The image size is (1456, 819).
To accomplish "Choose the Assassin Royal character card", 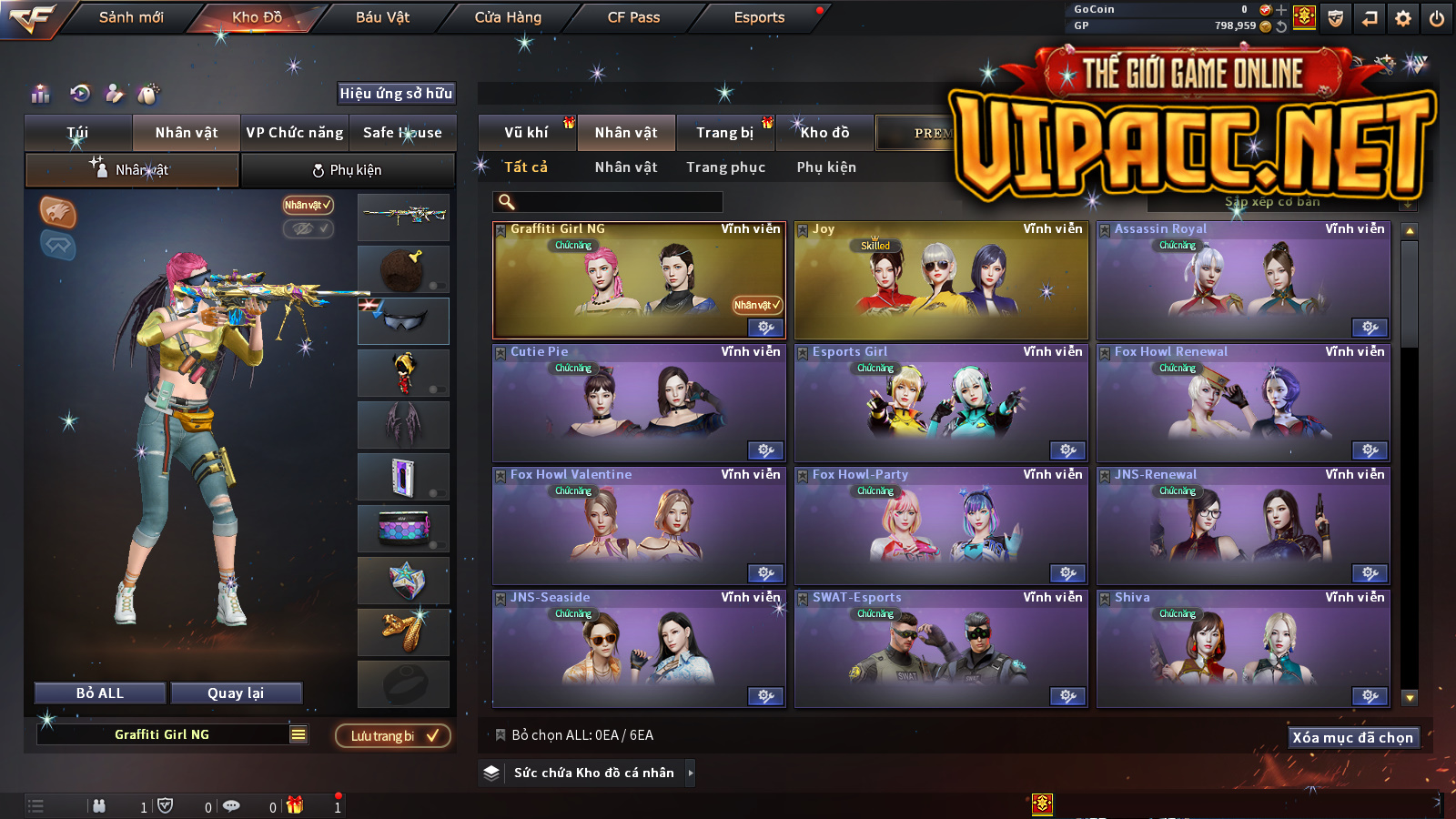I will pyautogui.click(x=1243, y=282).
